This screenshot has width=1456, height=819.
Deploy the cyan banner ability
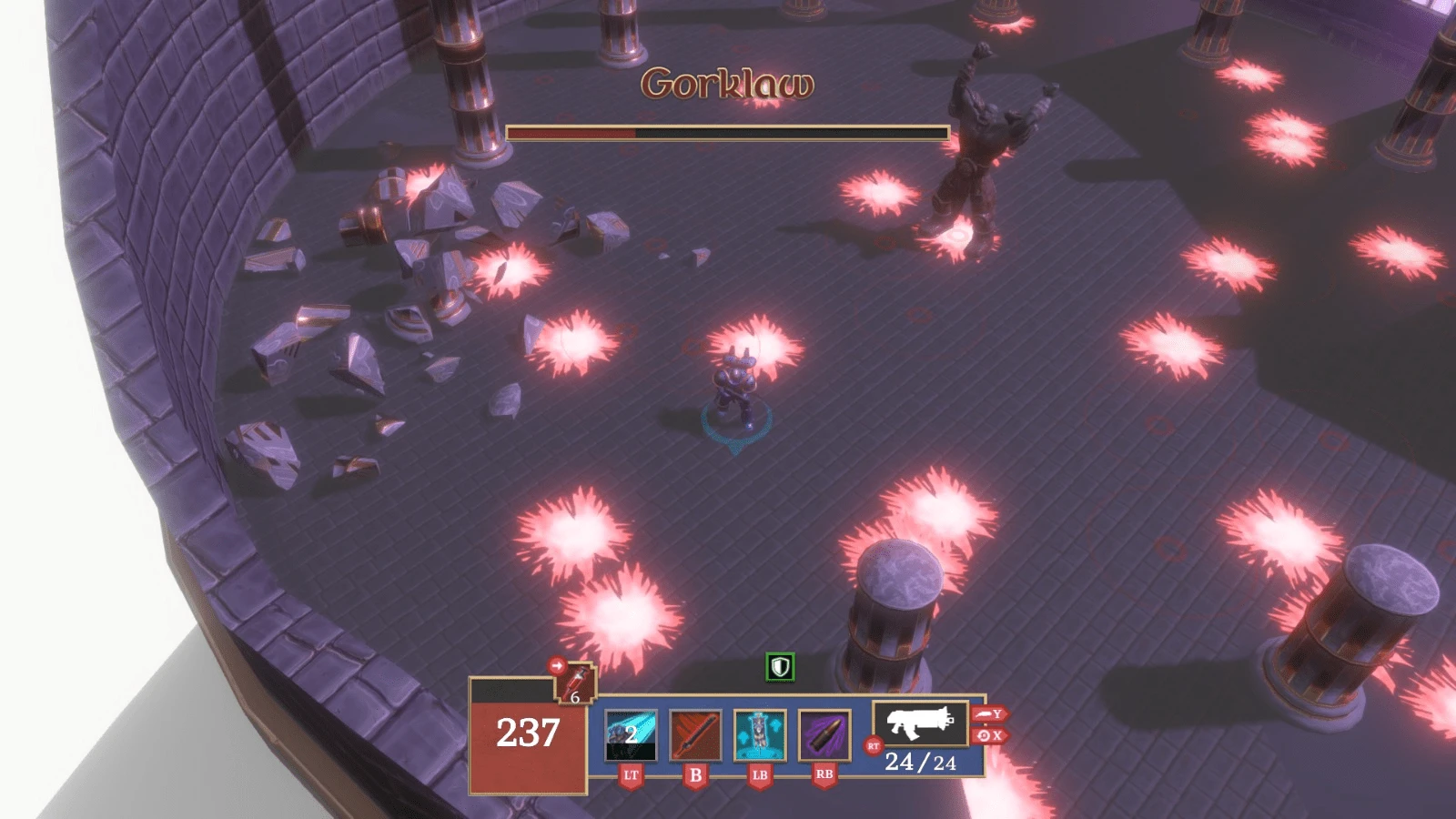(x=760, y=735)
